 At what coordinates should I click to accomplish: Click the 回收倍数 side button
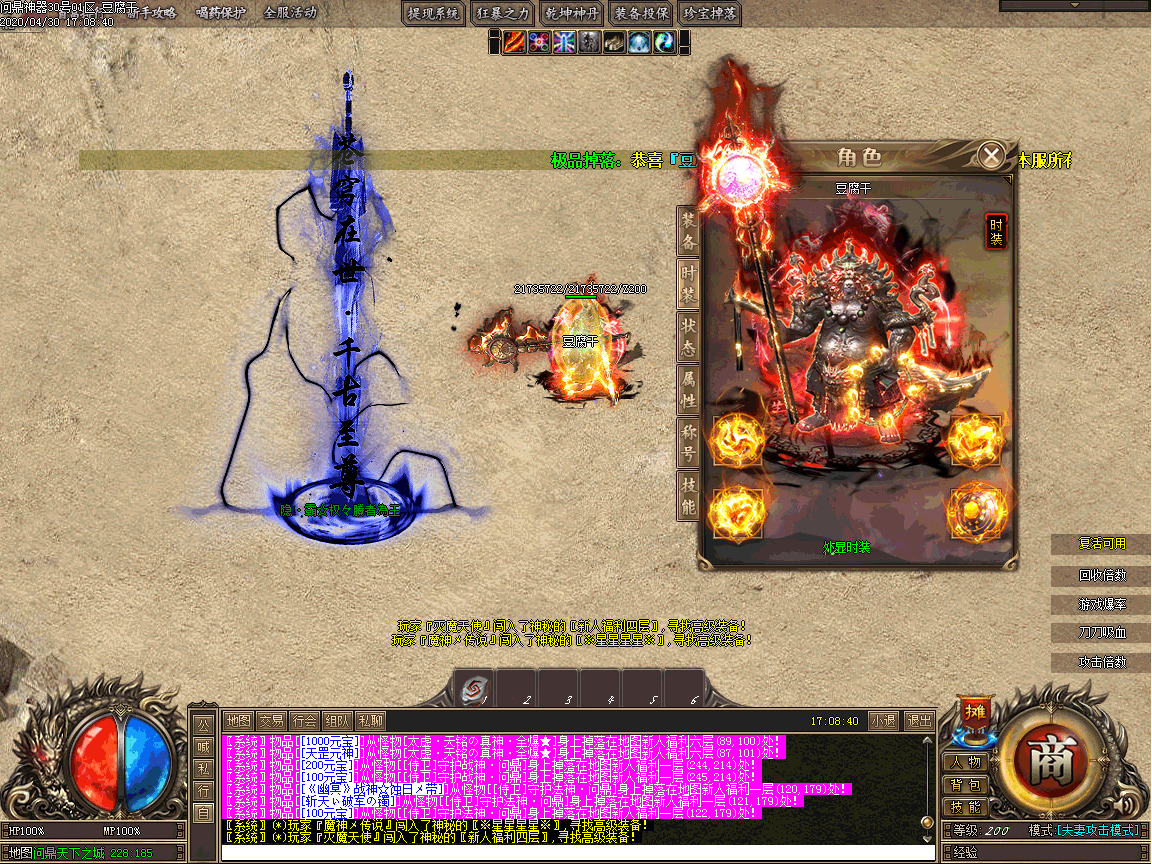[x=1102, y=576]
